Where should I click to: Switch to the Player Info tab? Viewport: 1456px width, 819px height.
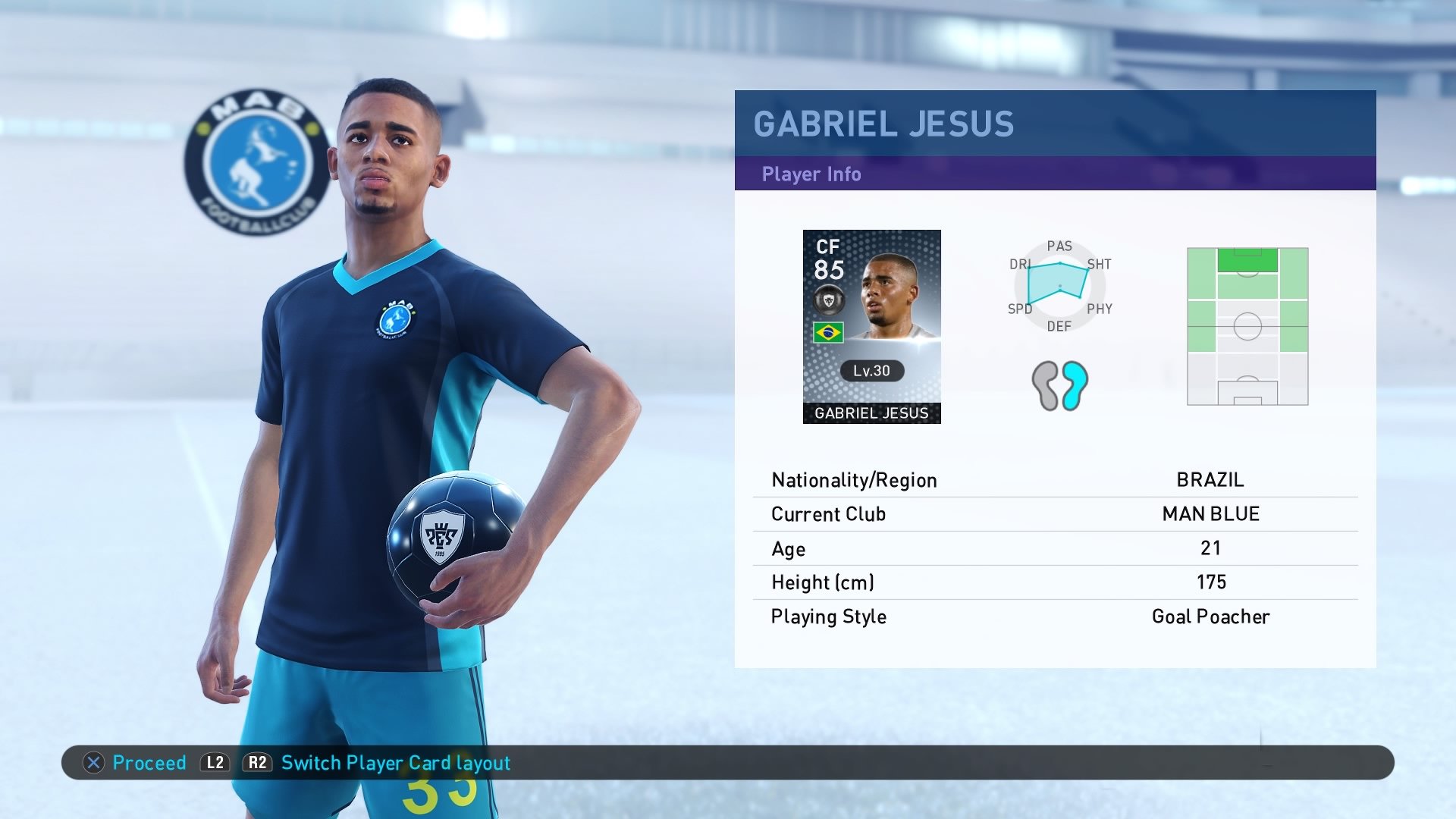click(x=810, y=174)
